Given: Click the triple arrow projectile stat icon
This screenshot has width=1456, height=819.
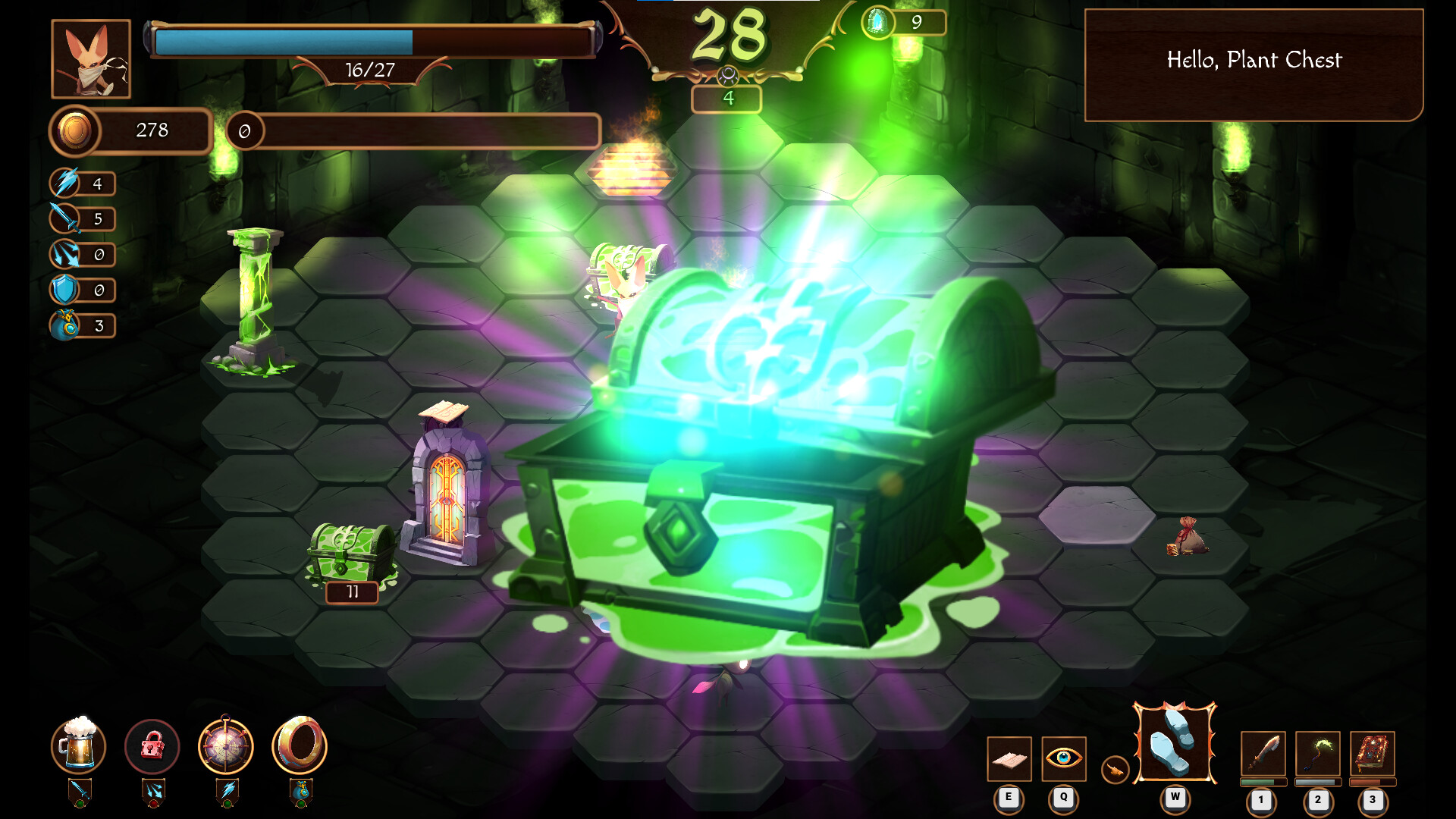Looking at the screenshot, I should (67, 254).
